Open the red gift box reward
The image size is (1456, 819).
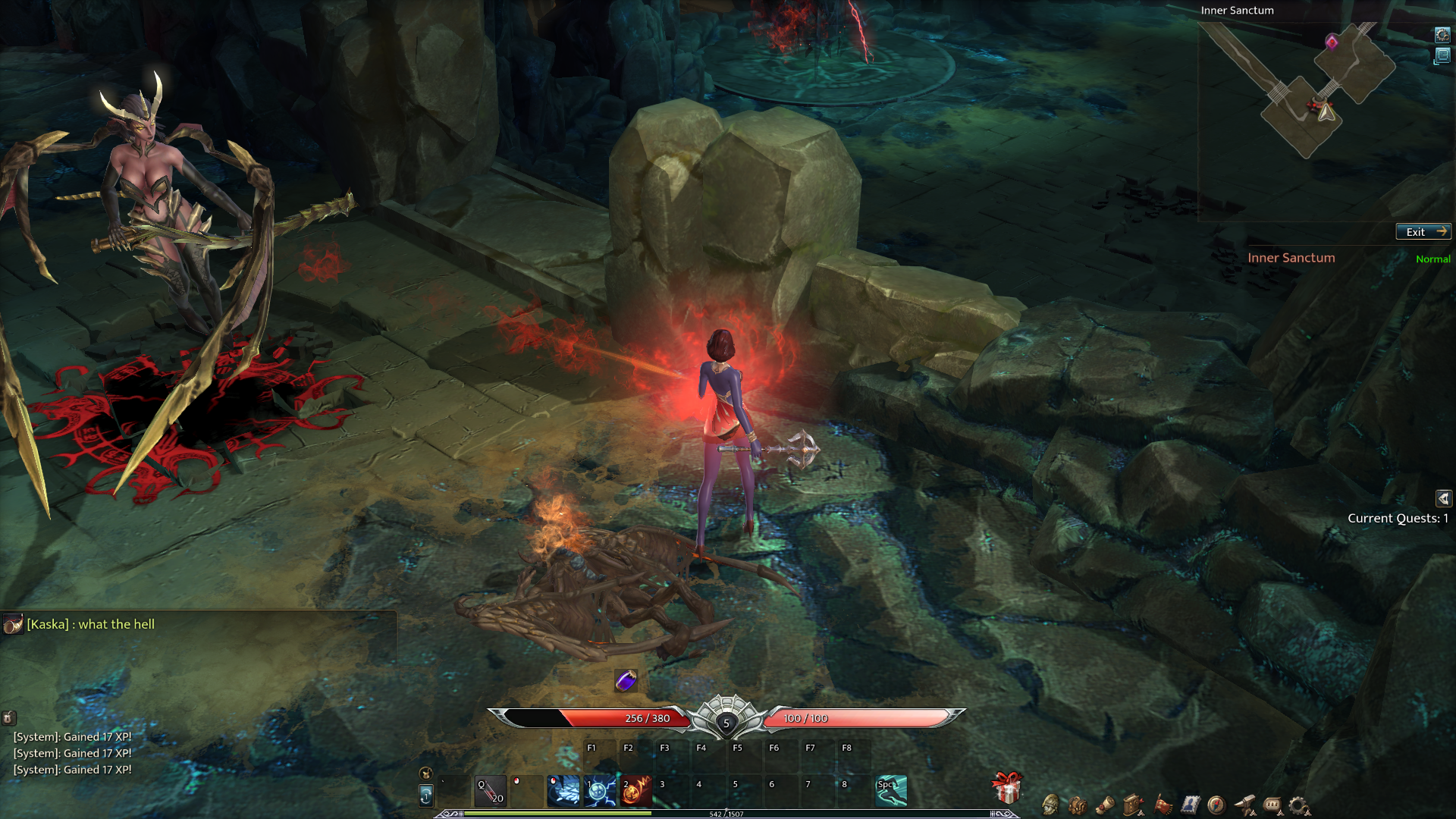tap(1007, 788)
